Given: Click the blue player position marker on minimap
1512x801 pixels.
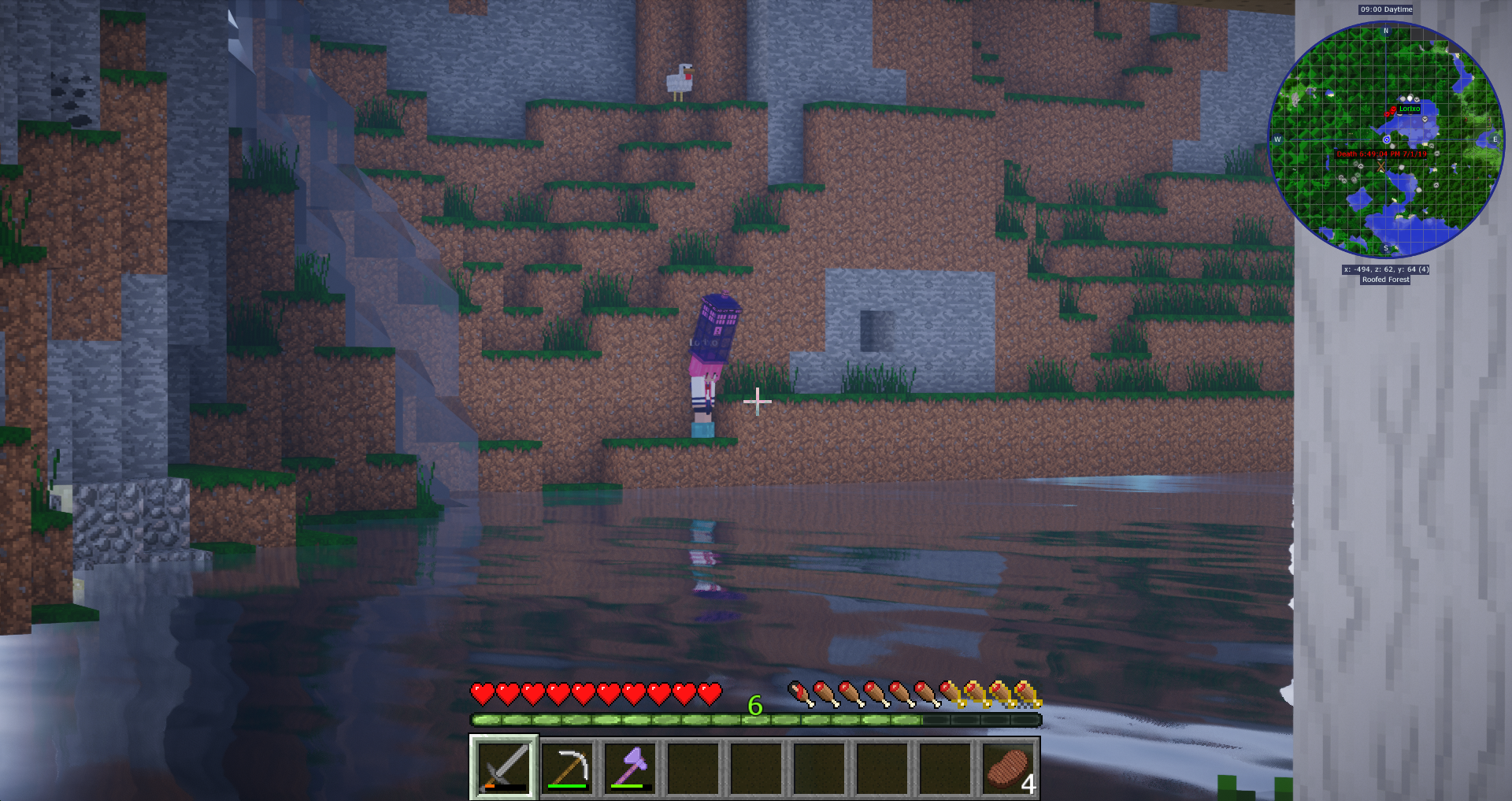Looking at the screenshot, I should 1386,140.
